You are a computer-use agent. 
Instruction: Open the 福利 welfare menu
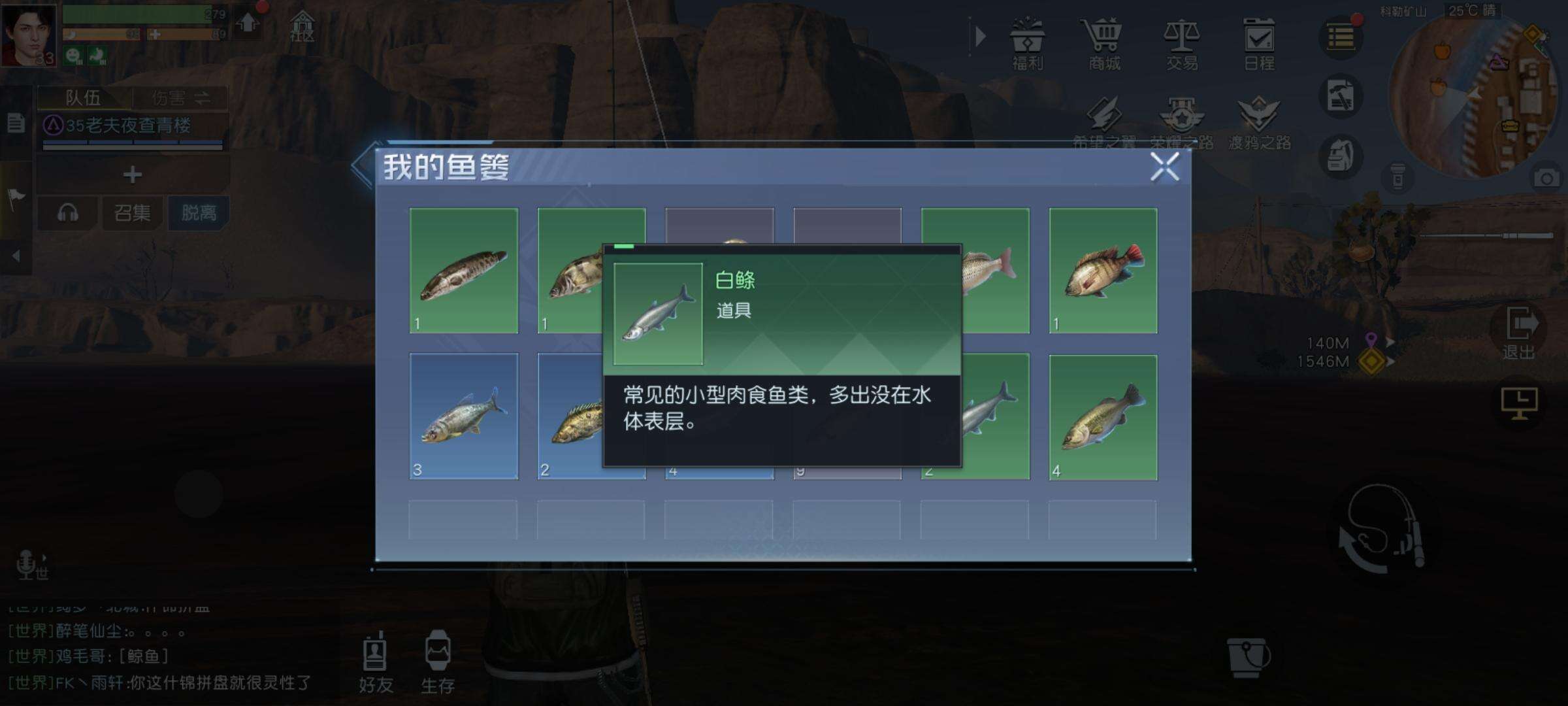pyautogui.click(x=1027, y=42)
